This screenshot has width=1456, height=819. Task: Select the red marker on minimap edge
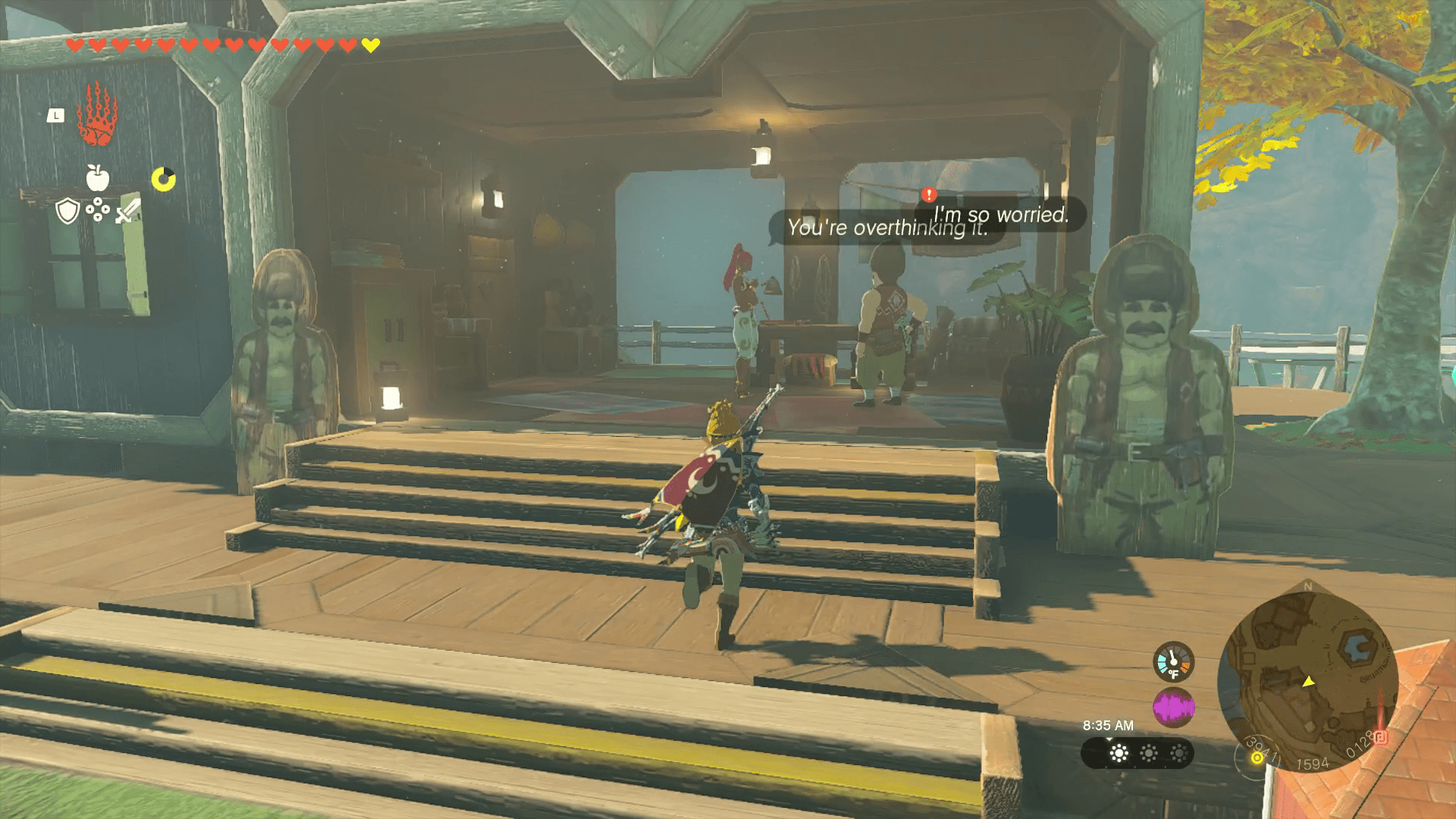1381,737
